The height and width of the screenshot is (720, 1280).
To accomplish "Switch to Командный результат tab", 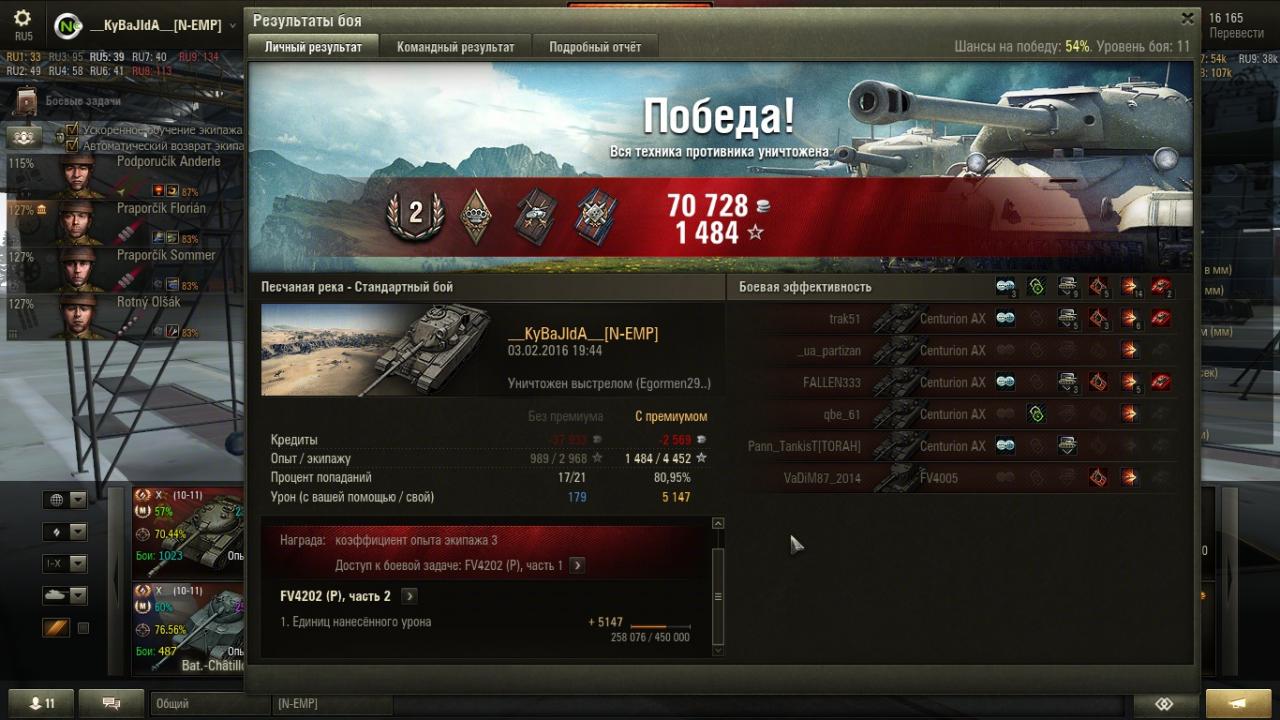I will tap(455, 47).
